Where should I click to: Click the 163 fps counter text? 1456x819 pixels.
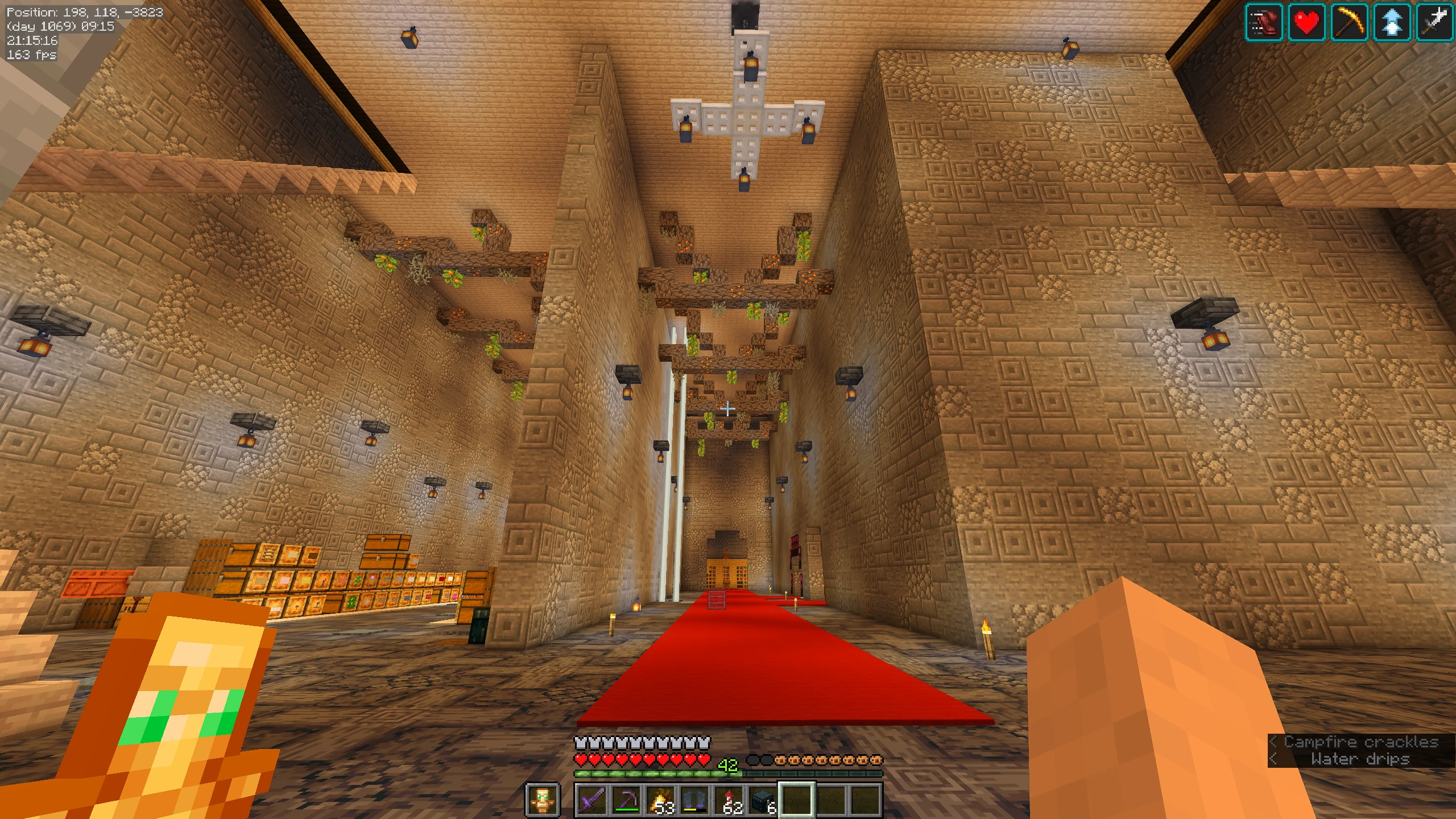[x=31, y=55]
